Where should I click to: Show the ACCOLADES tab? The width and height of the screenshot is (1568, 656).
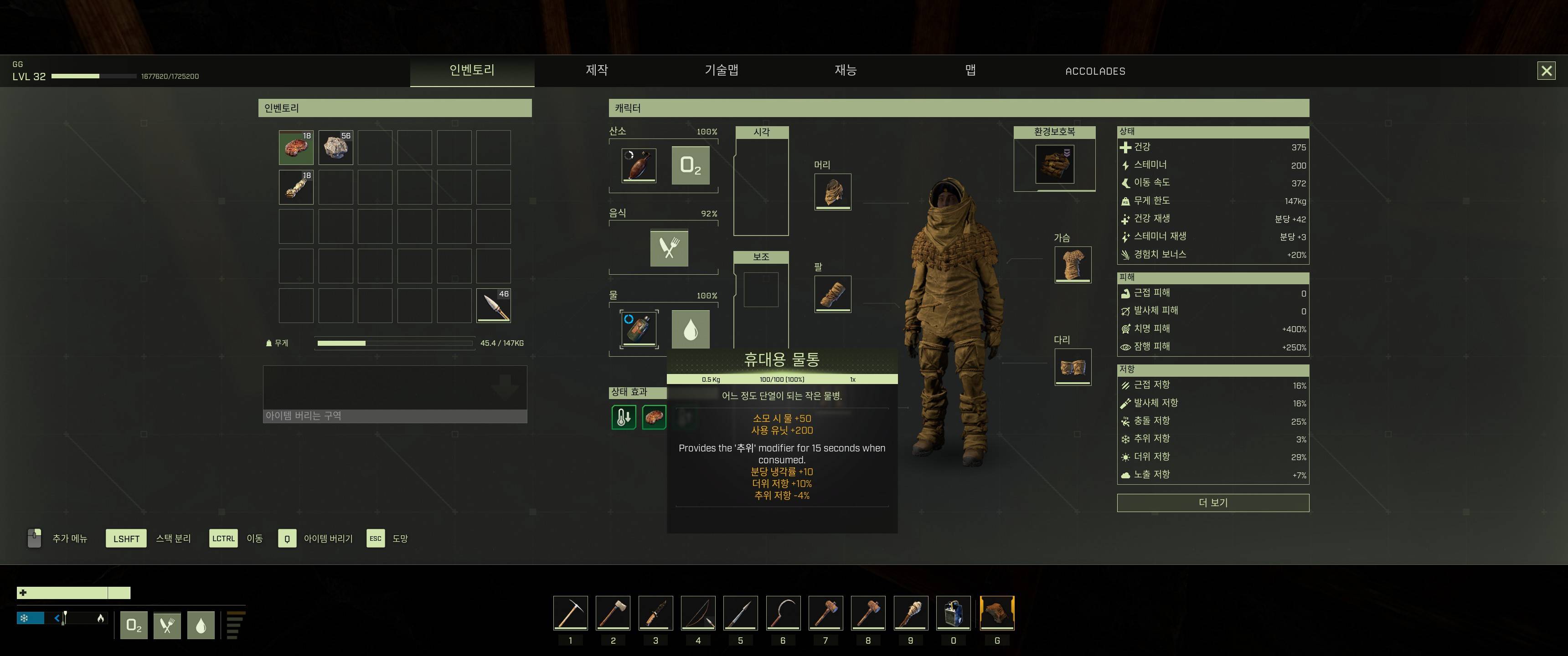(x=1095, y=71)
